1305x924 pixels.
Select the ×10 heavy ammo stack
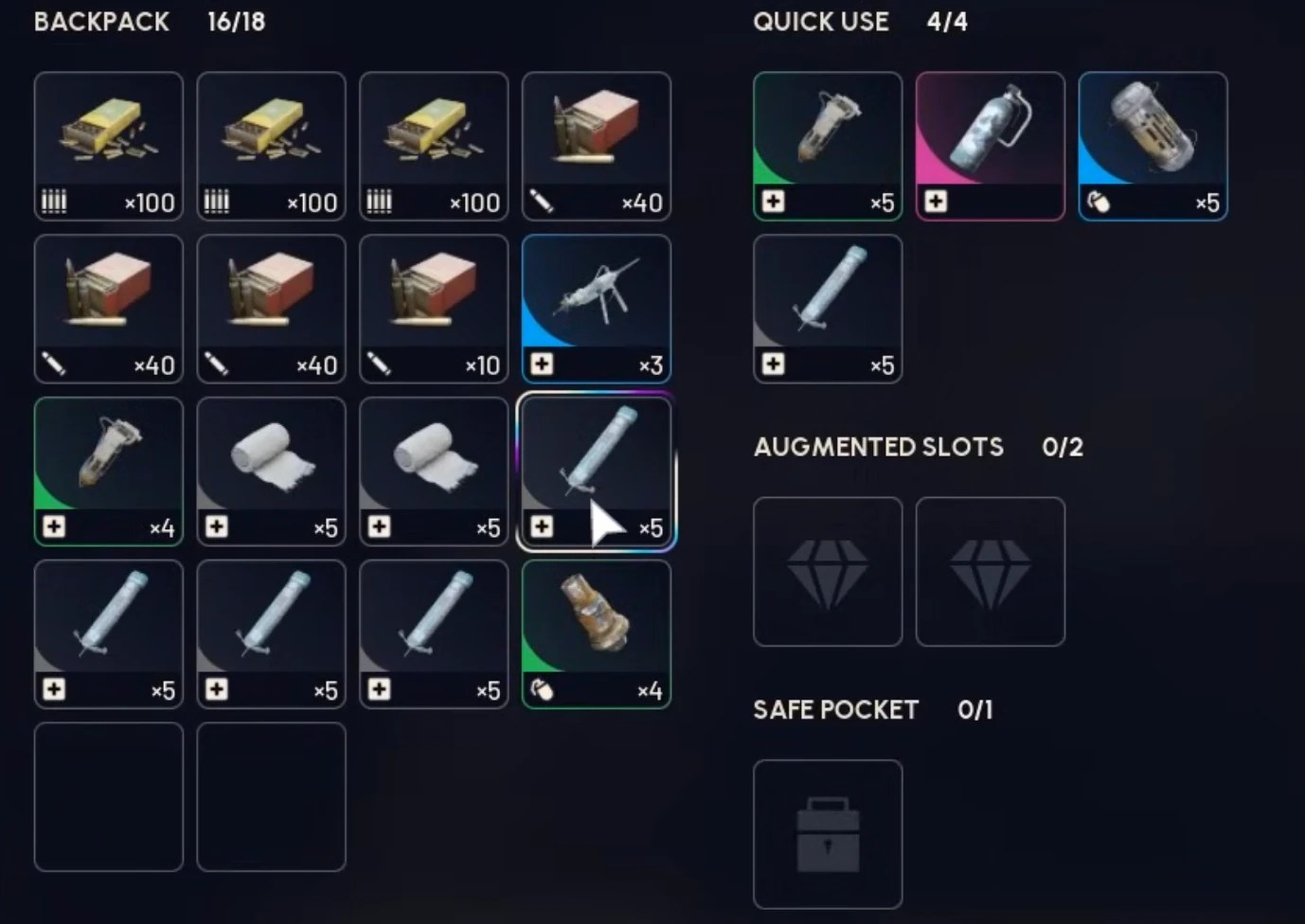click(434, 309)
